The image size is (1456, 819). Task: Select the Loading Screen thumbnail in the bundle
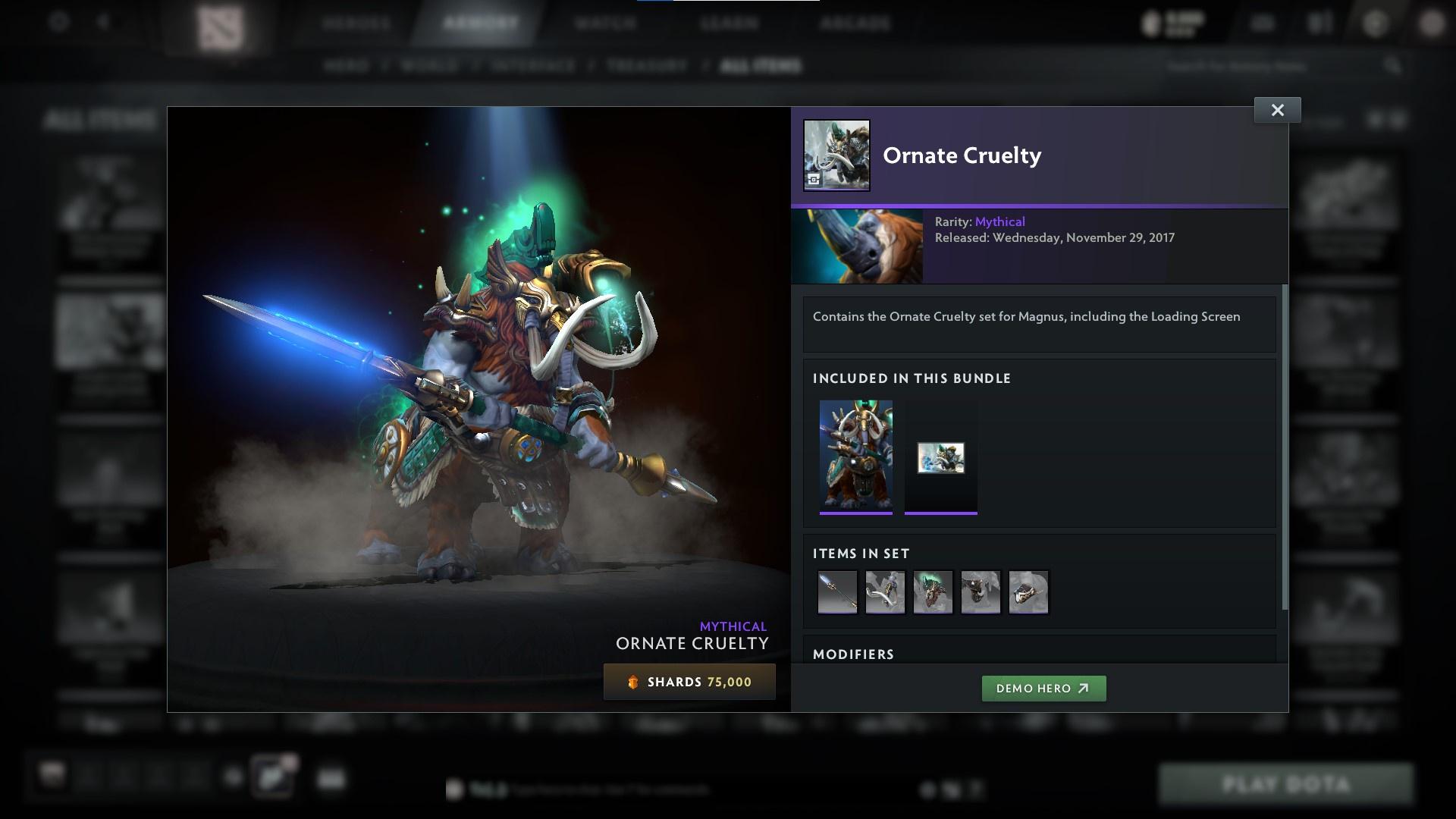940,457
